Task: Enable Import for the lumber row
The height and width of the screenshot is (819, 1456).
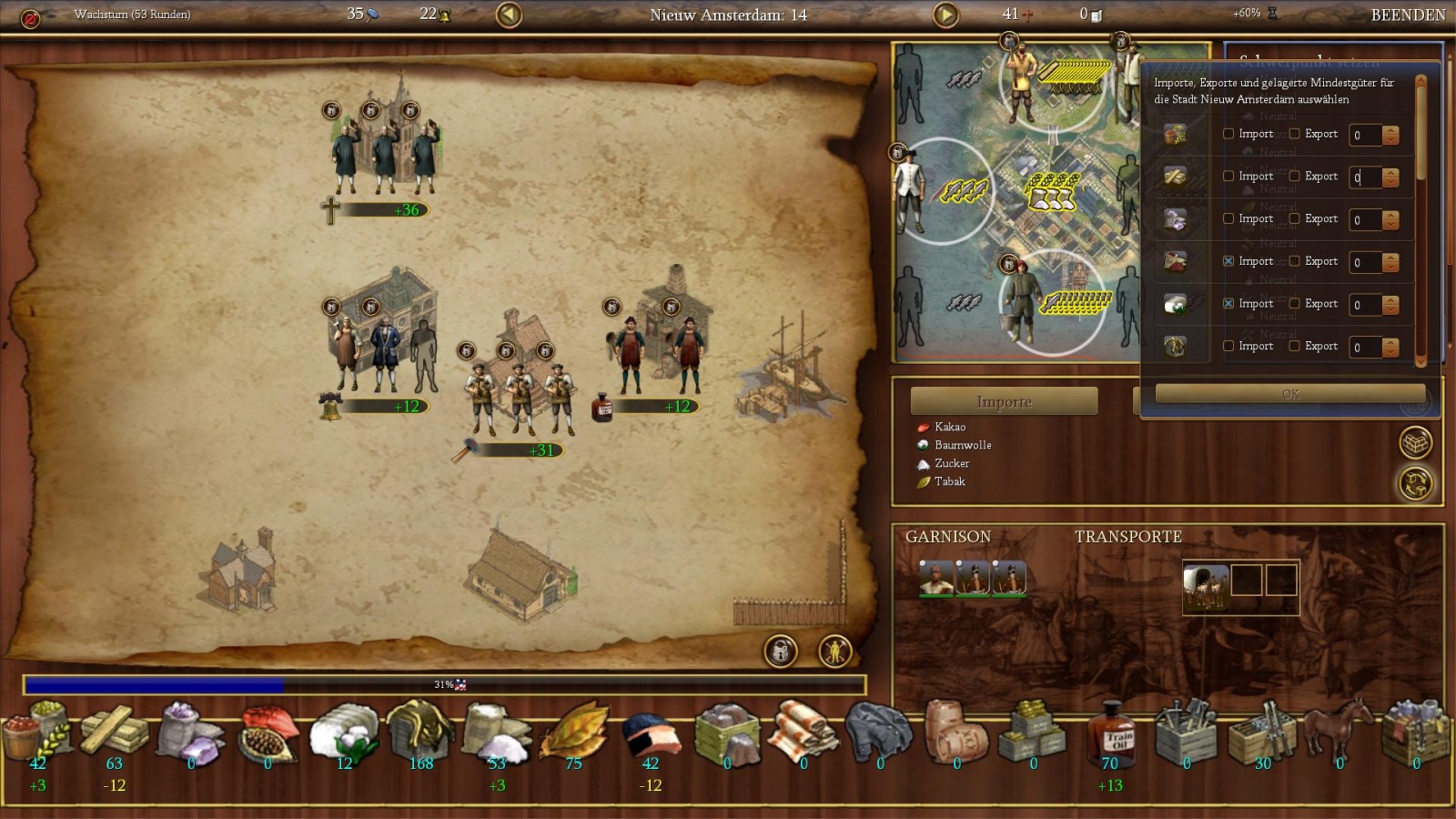Action: pos(1228,177)
